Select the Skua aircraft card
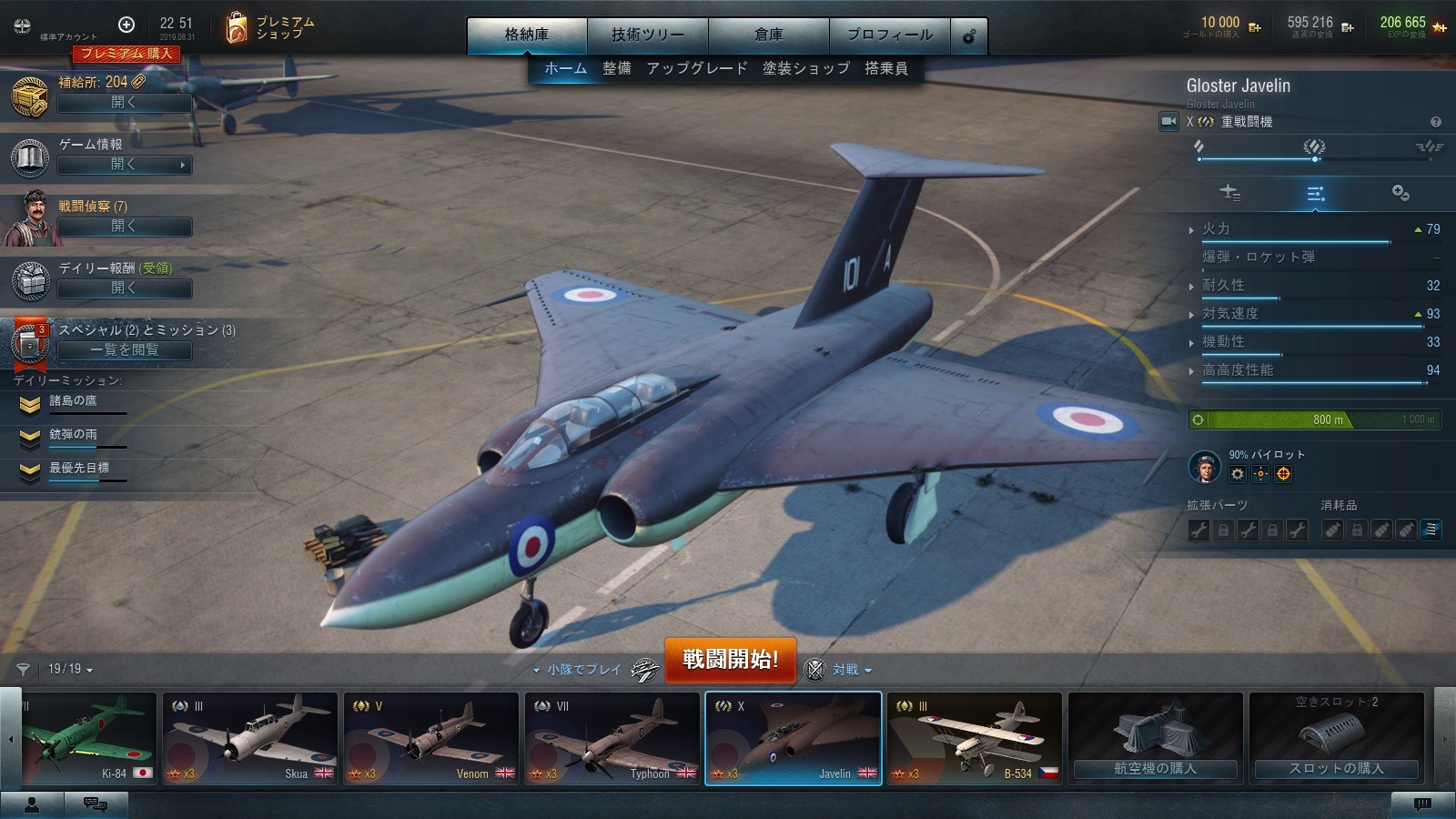This screenshot has height=819, width=1456. coord(249,738)
